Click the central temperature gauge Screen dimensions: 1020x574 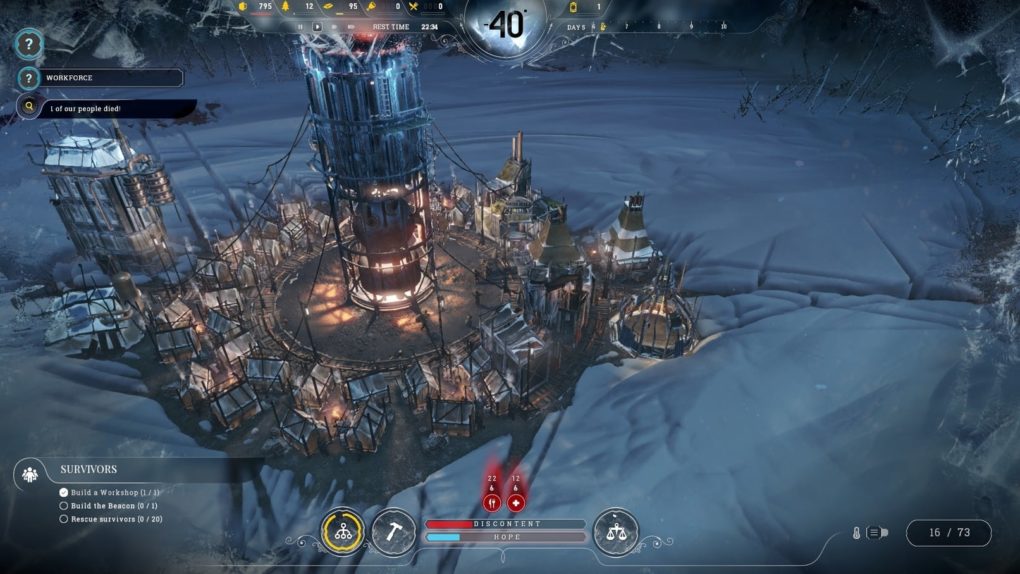506,25
